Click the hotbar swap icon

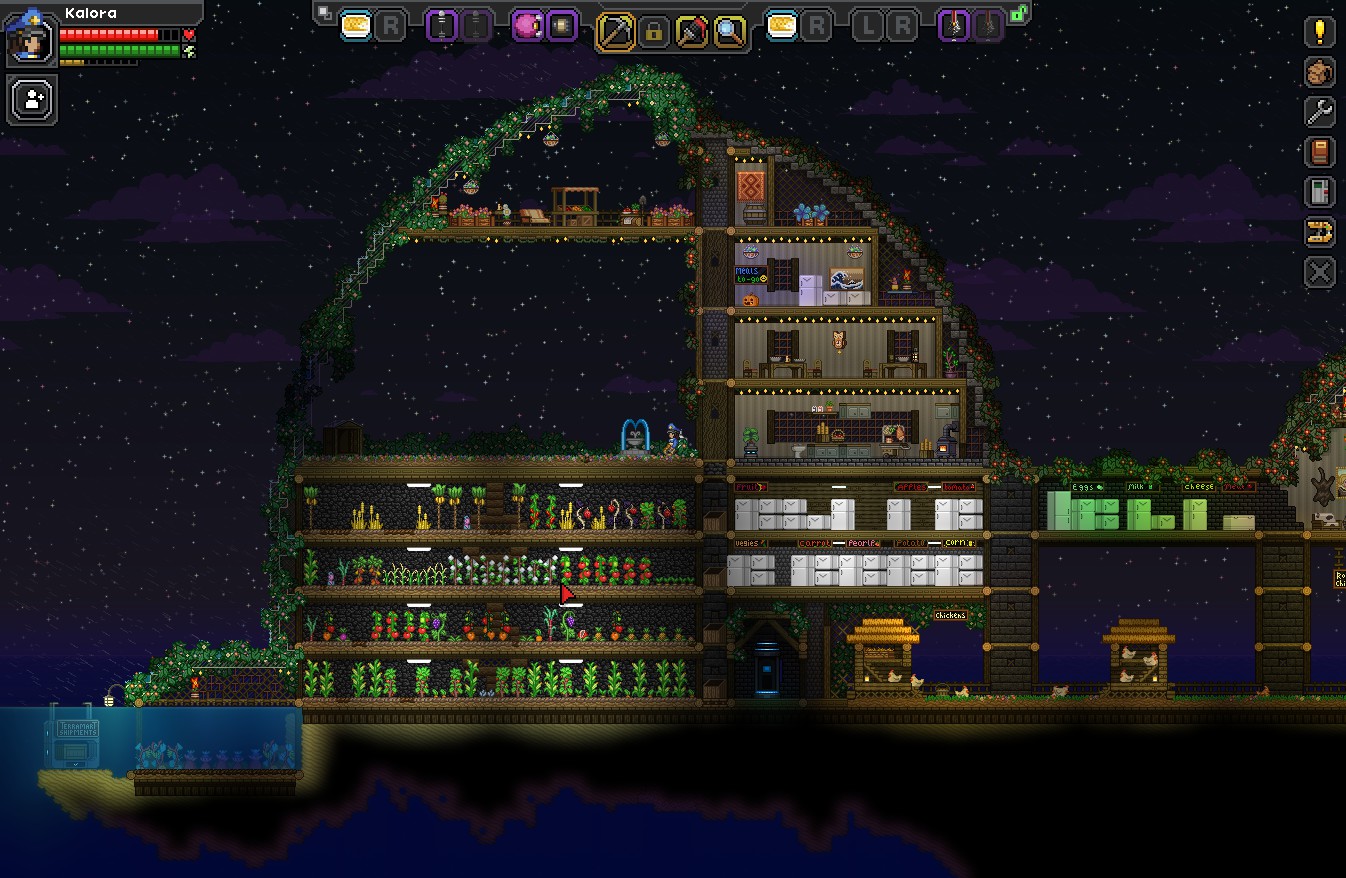coord(324,13)
